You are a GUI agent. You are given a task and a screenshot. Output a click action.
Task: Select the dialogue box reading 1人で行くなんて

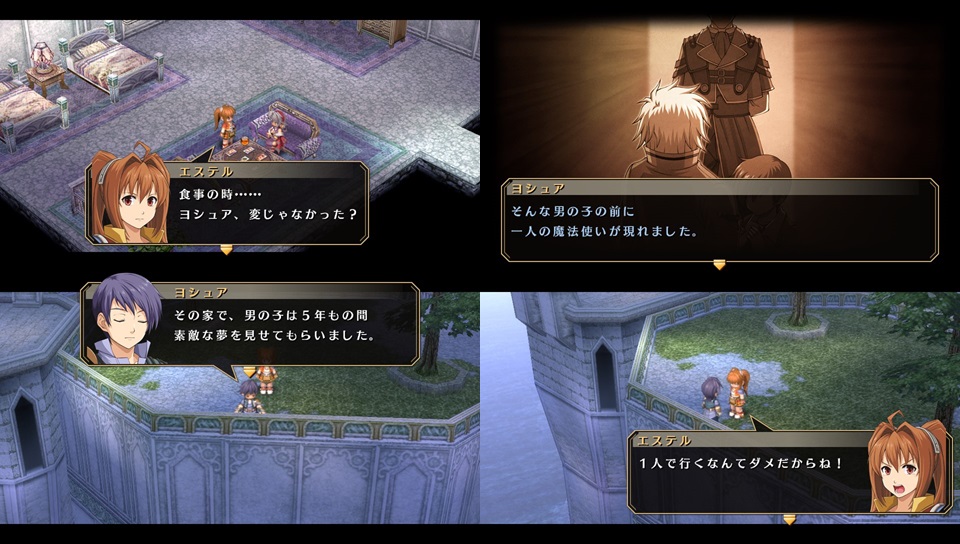[750, 472]
